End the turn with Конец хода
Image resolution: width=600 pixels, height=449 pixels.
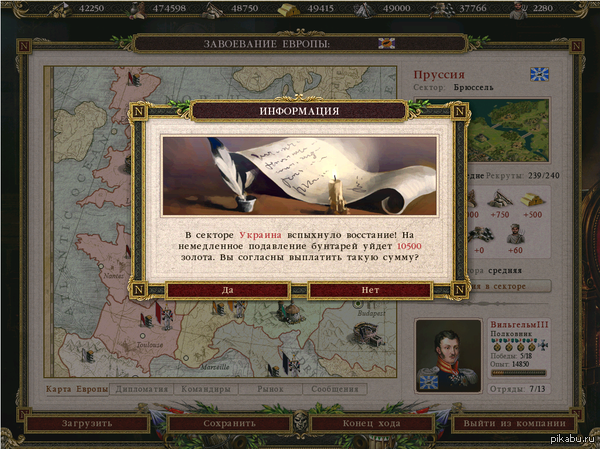tap(369, 423)
